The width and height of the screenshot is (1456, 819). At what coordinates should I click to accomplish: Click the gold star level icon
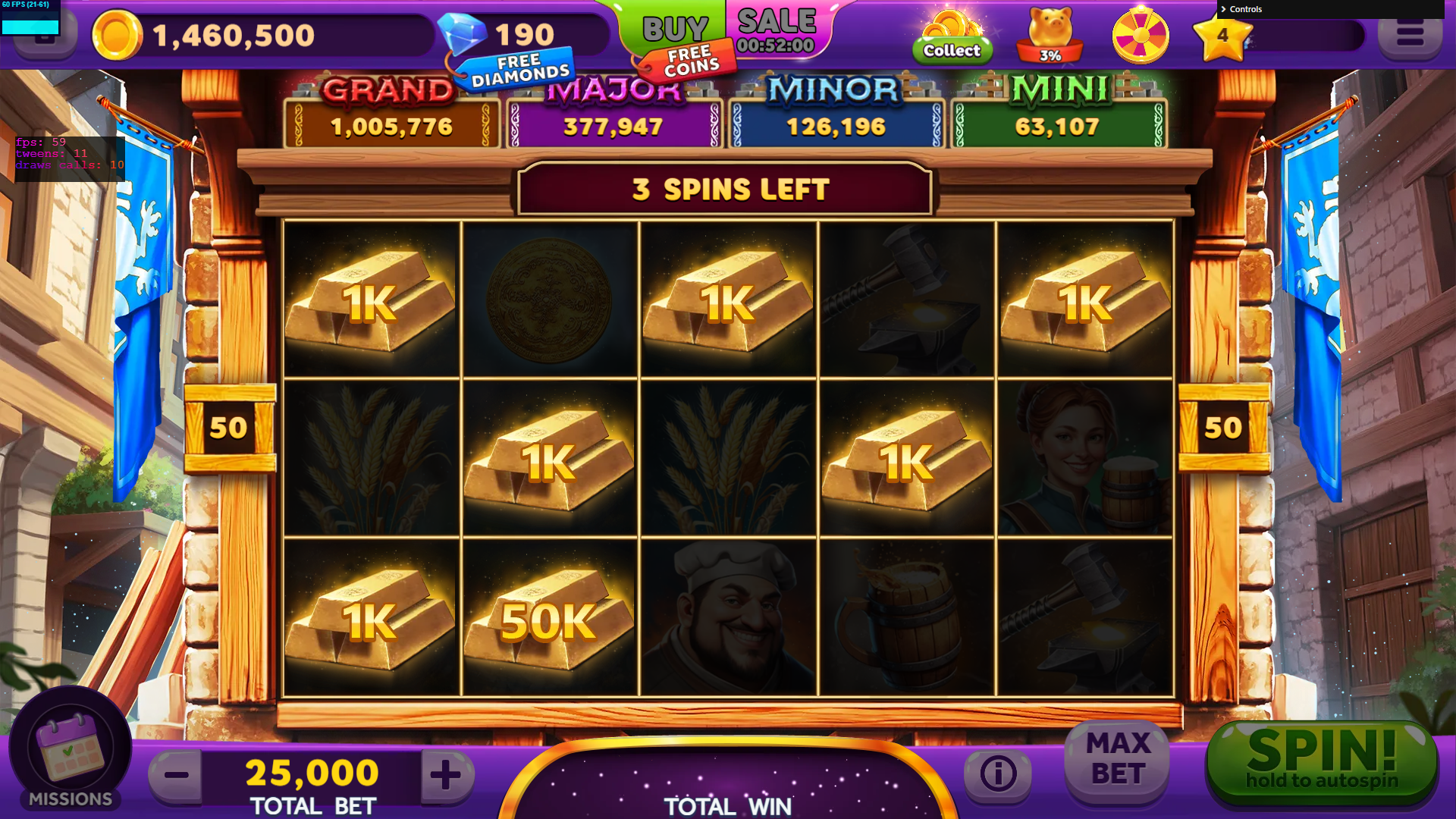point(1222,36)
